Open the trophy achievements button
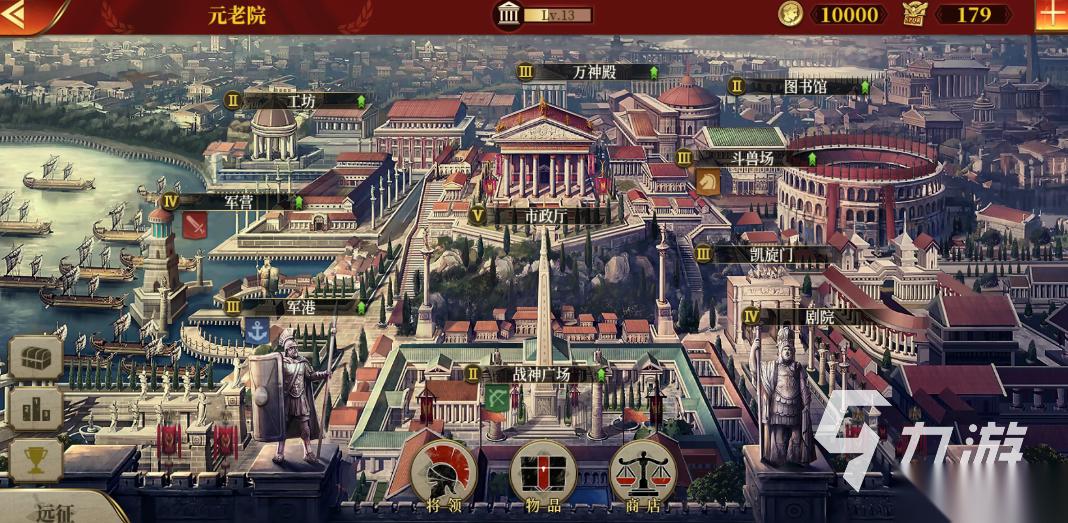This screenshot has height=523, width=1068. click(36, 460)
